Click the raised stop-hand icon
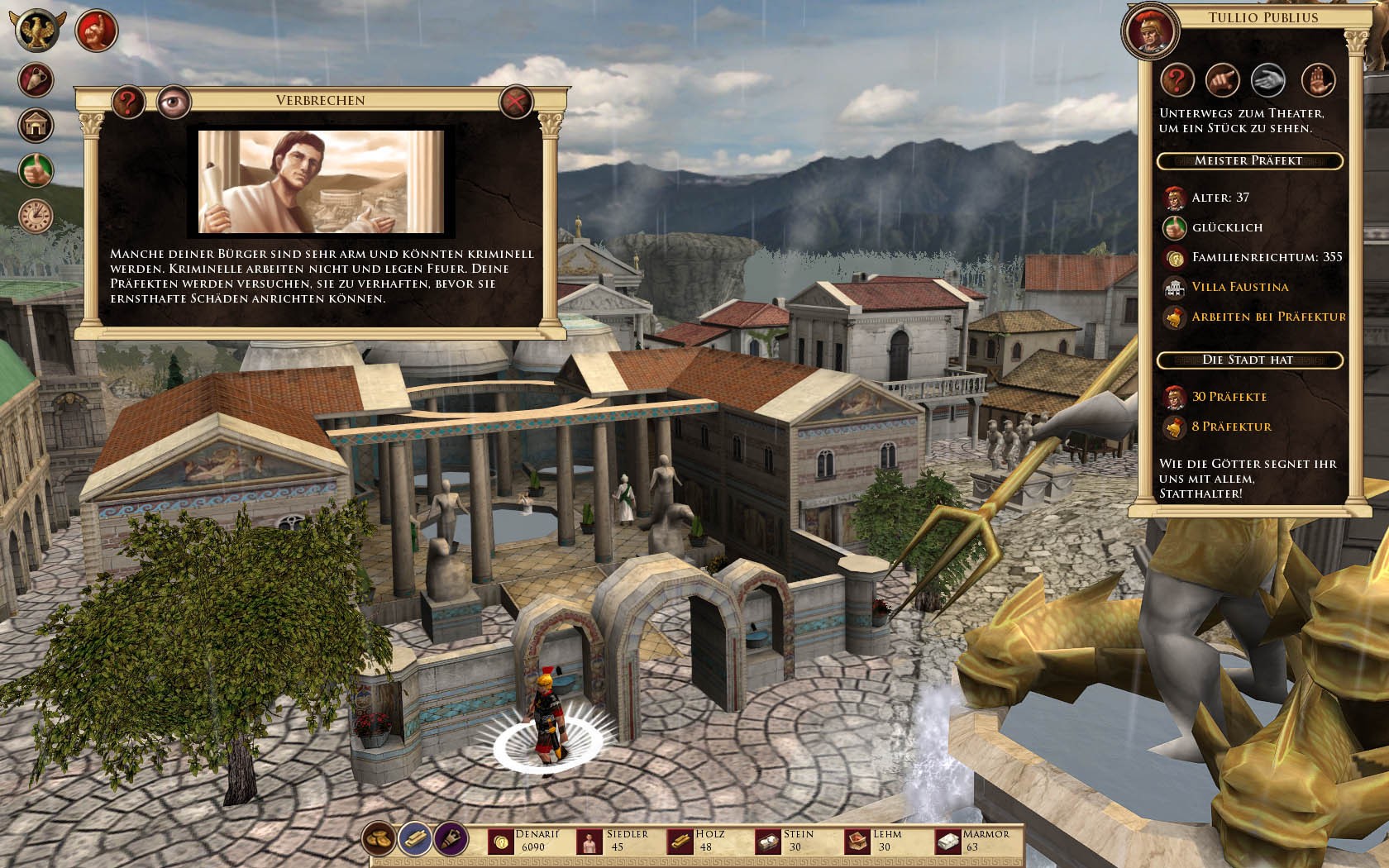This screenshot has height=868, width=1389. [x=1318, y=80]
